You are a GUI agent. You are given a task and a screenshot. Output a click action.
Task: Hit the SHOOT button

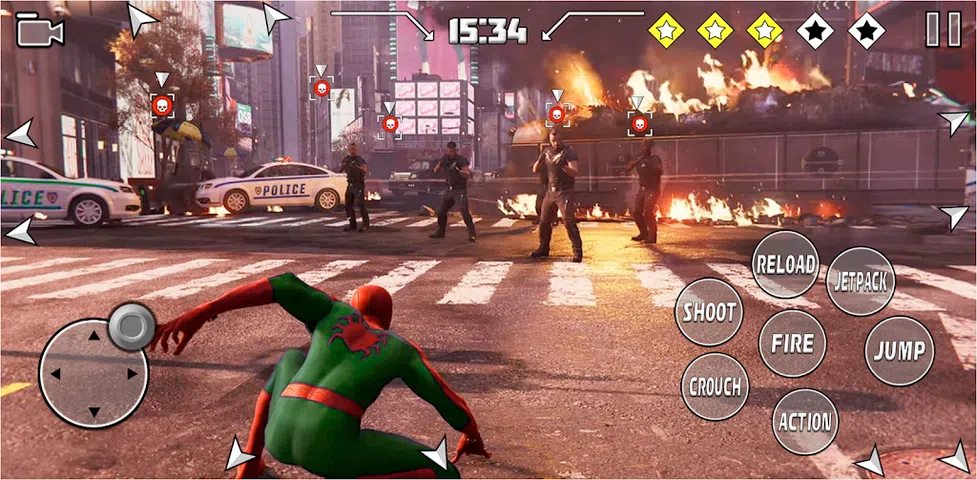[709, 312]
